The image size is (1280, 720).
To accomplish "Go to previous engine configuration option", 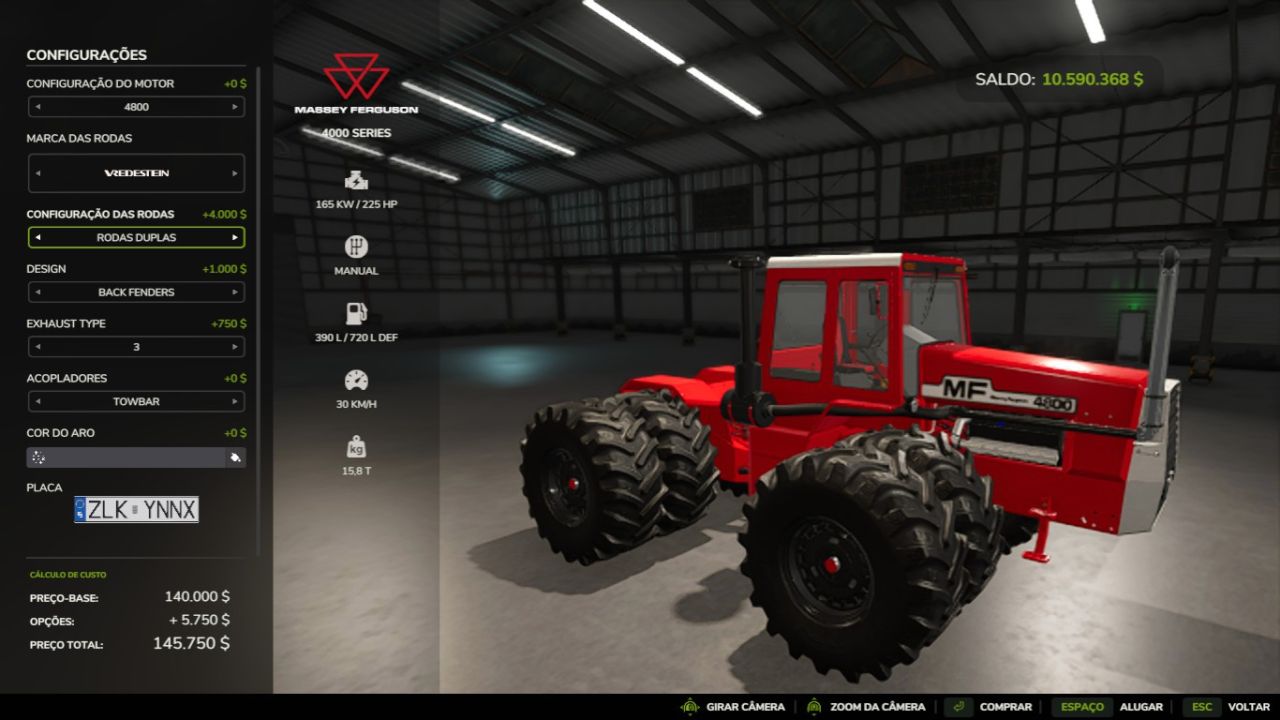I will click(x=38, y=107).
